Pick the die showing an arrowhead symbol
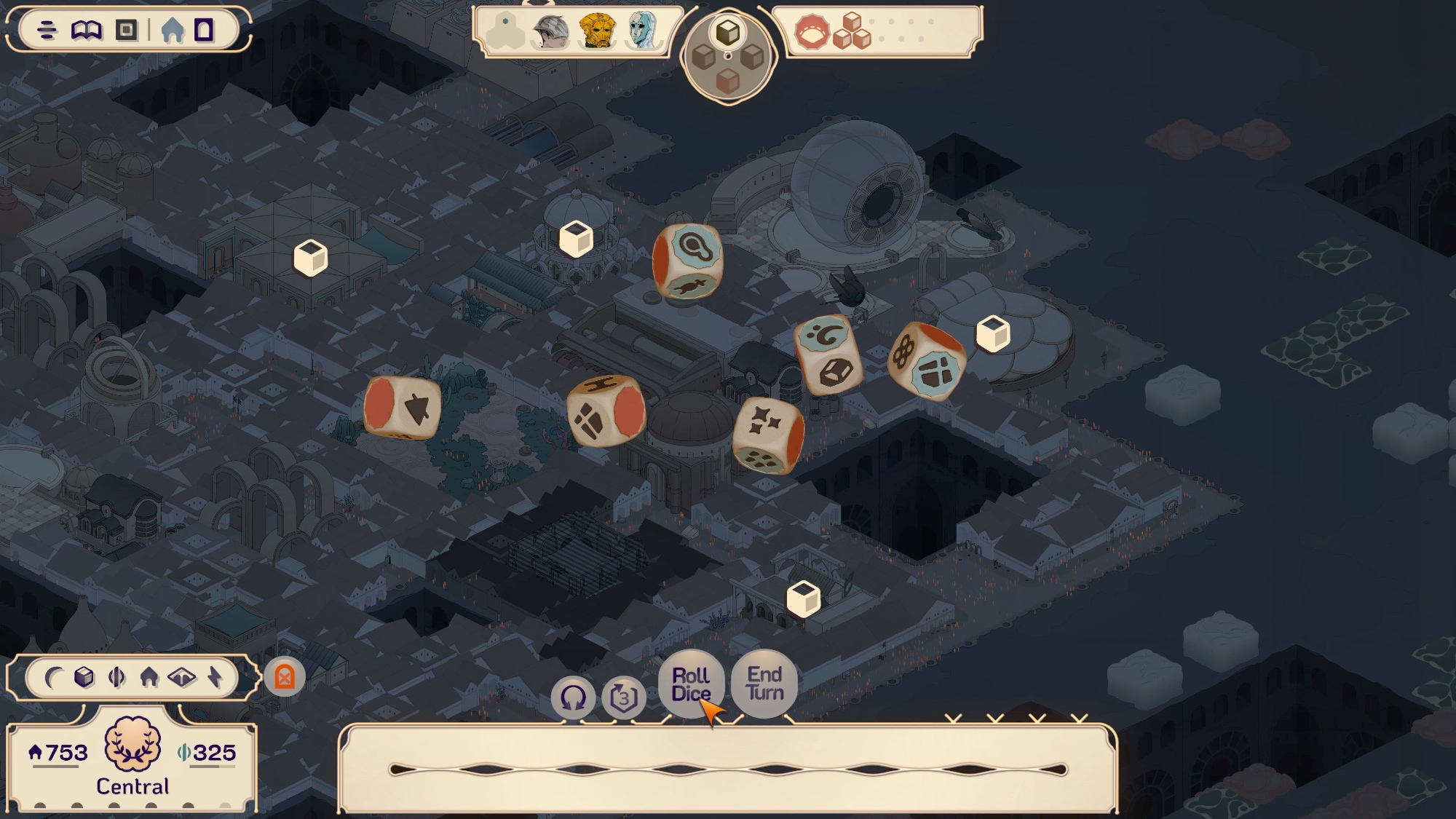 pyautogui.click(x=403, y=408)
